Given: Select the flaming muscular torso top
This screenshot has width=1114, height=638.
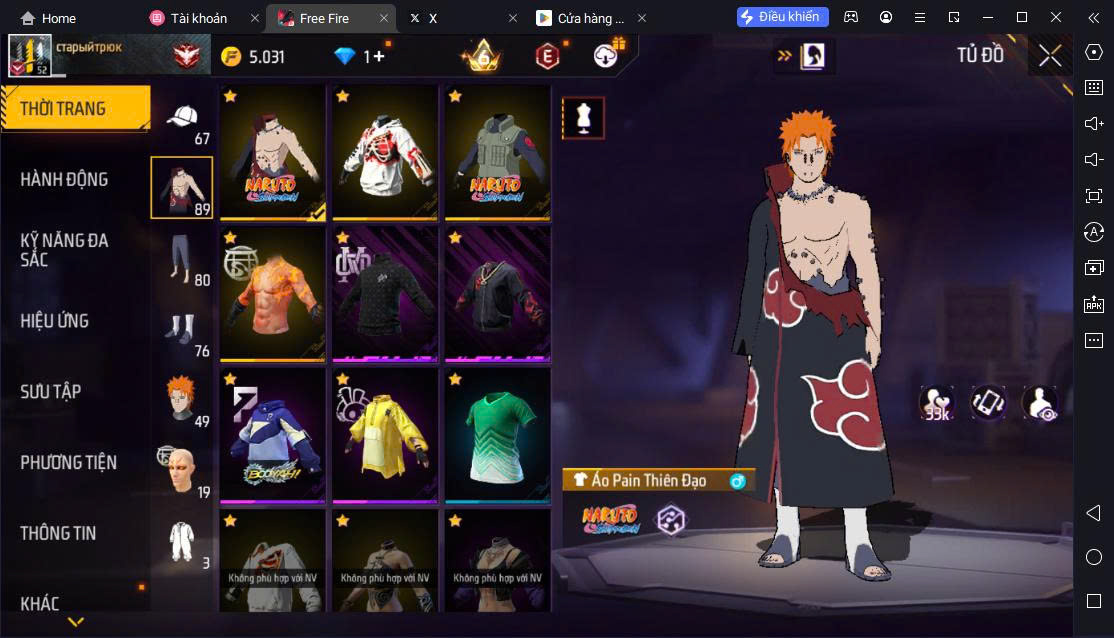Looking at the screenshot, I should point(272,294).
